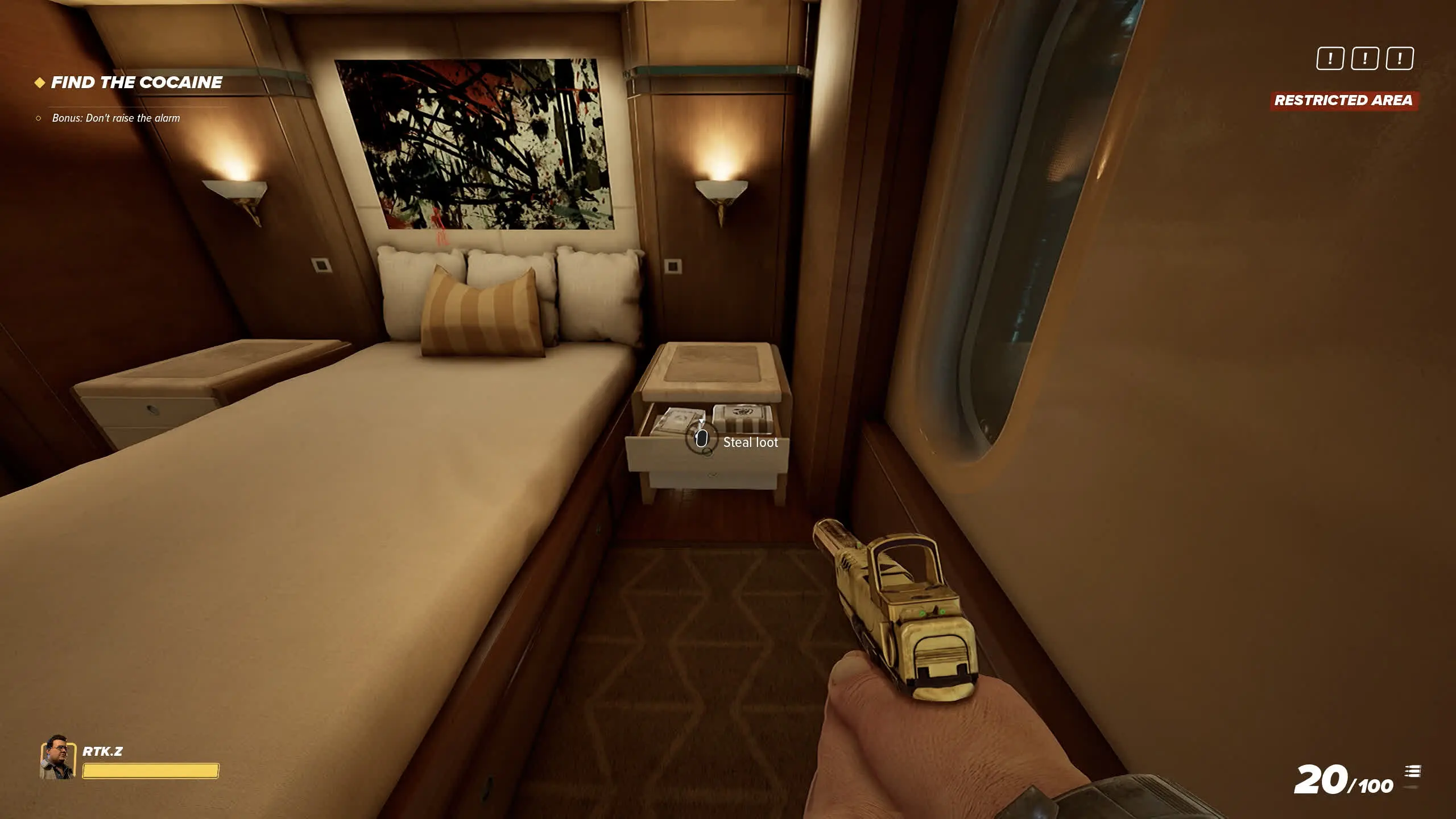This screenshot has height=819, width=1456.
Task: Click the Restricted Area warning label
Action: [1343, 101]
